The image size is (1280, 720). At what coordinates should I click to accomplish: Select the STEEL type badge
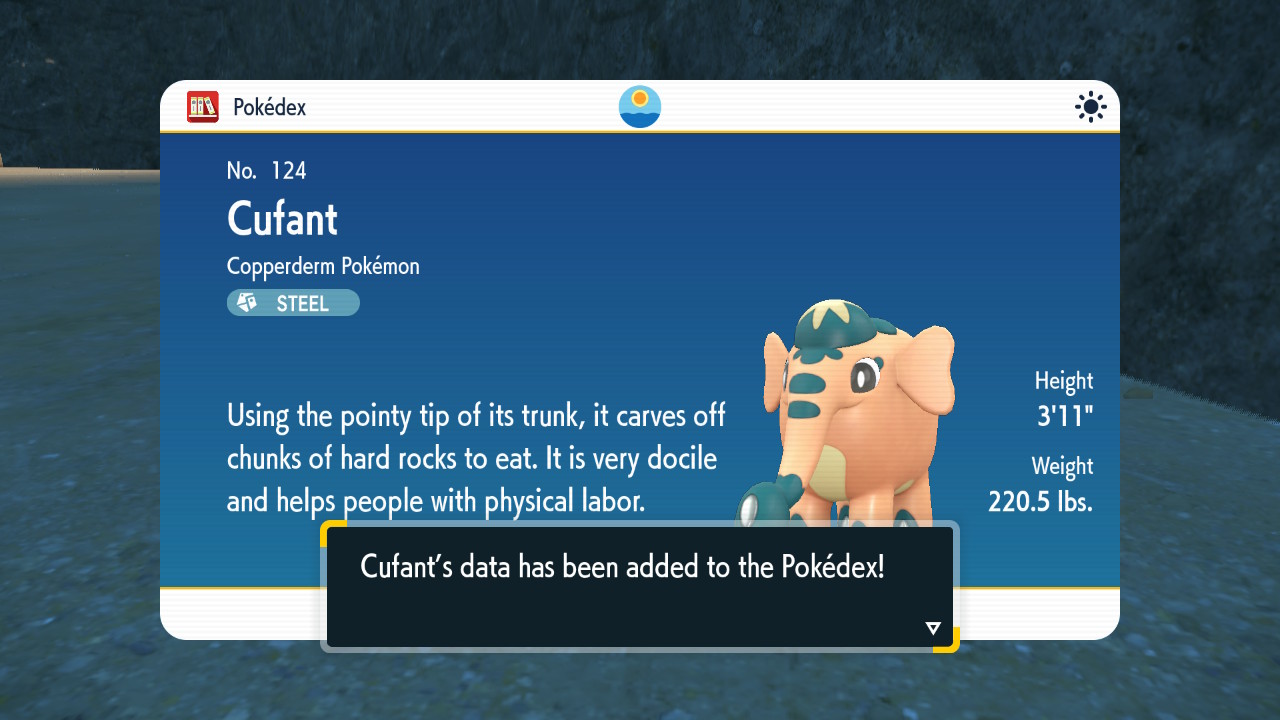(293, 303)
